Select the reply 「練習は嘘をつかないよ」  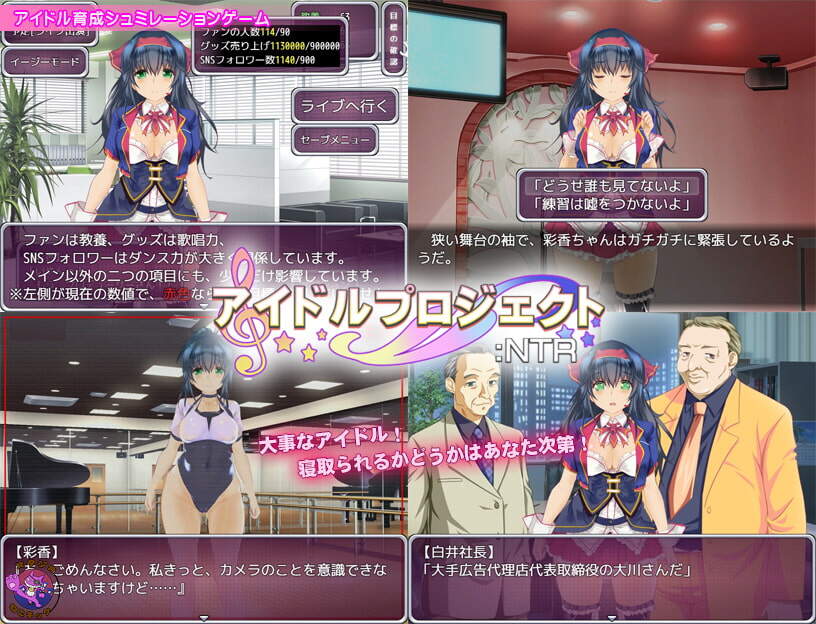coord(612,206)
